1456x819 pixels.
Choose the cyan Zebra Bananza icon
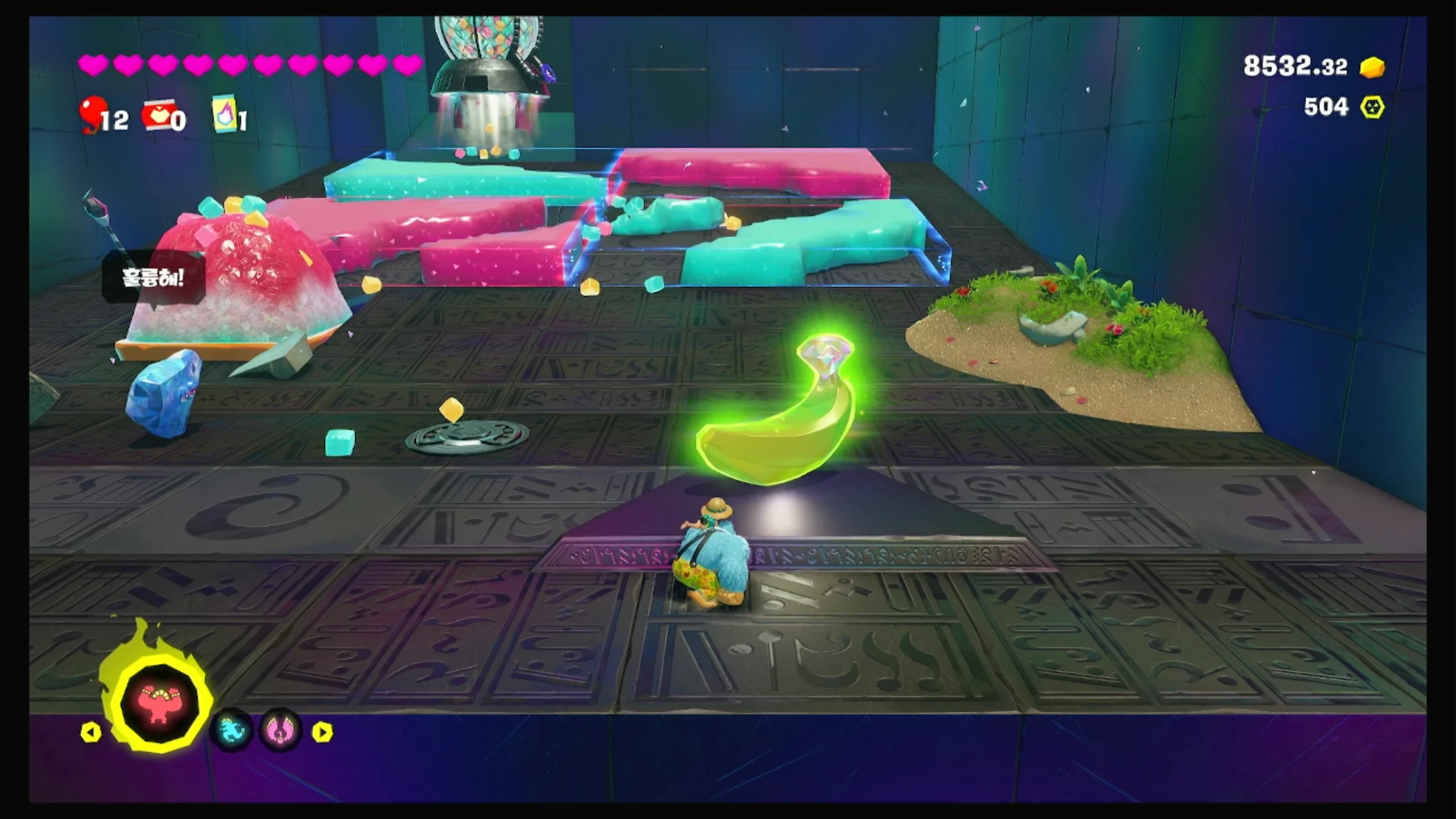pos(231,730)
